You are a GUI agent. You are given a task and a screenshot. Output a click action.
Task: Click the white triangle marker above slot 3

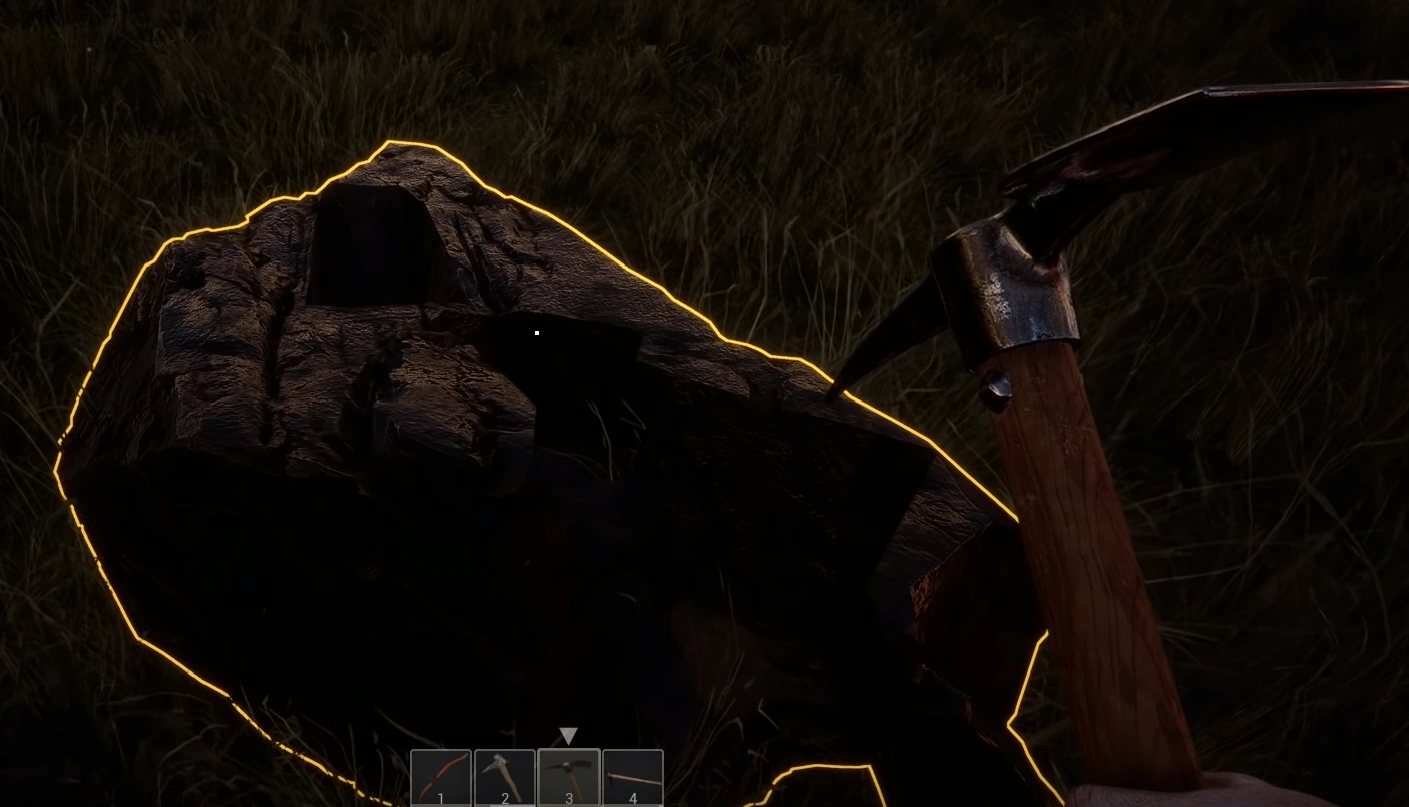click(568, 736)
